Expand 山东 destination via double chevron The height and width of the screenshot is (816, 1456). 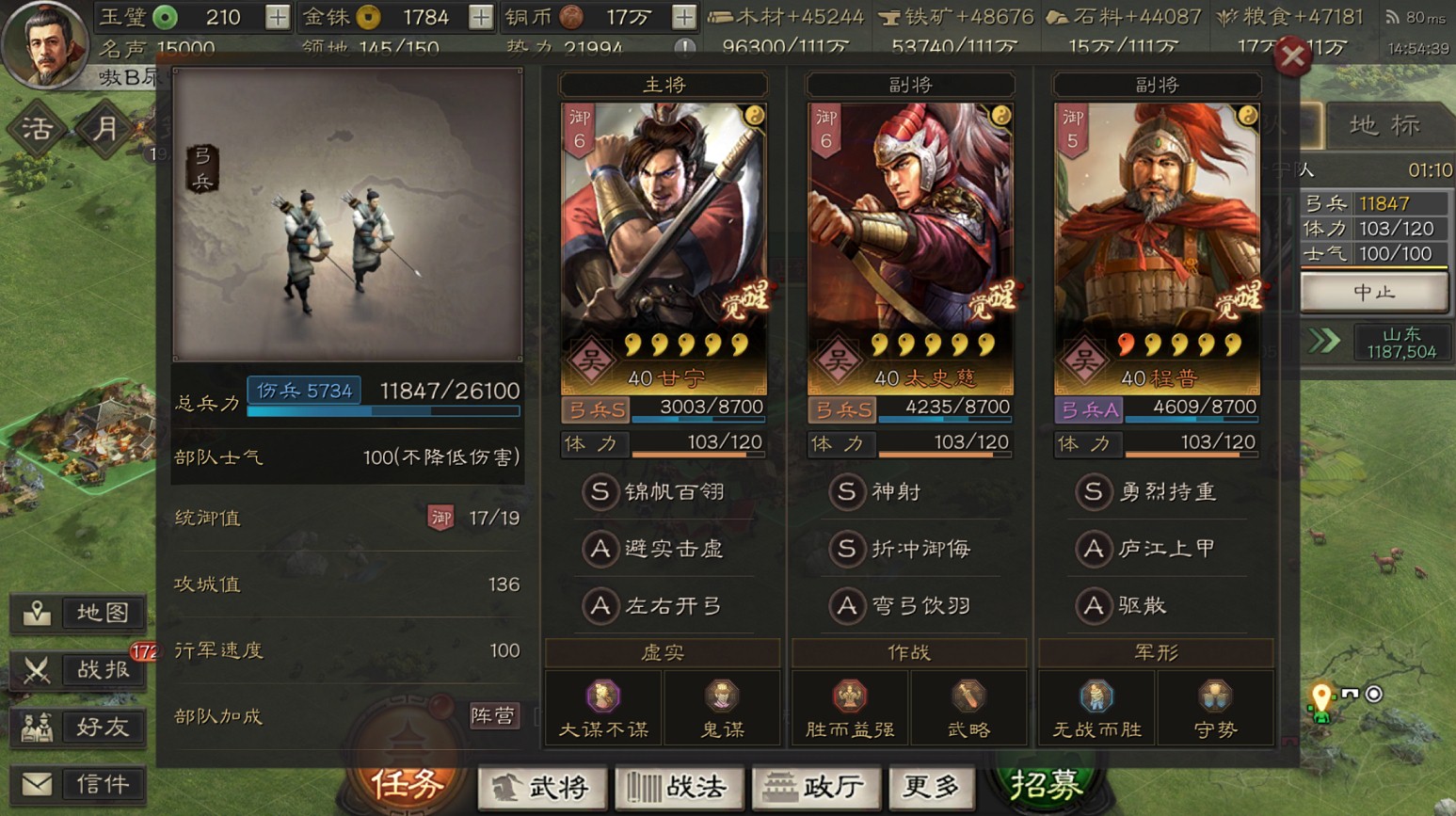click(x=1323, y=339)
